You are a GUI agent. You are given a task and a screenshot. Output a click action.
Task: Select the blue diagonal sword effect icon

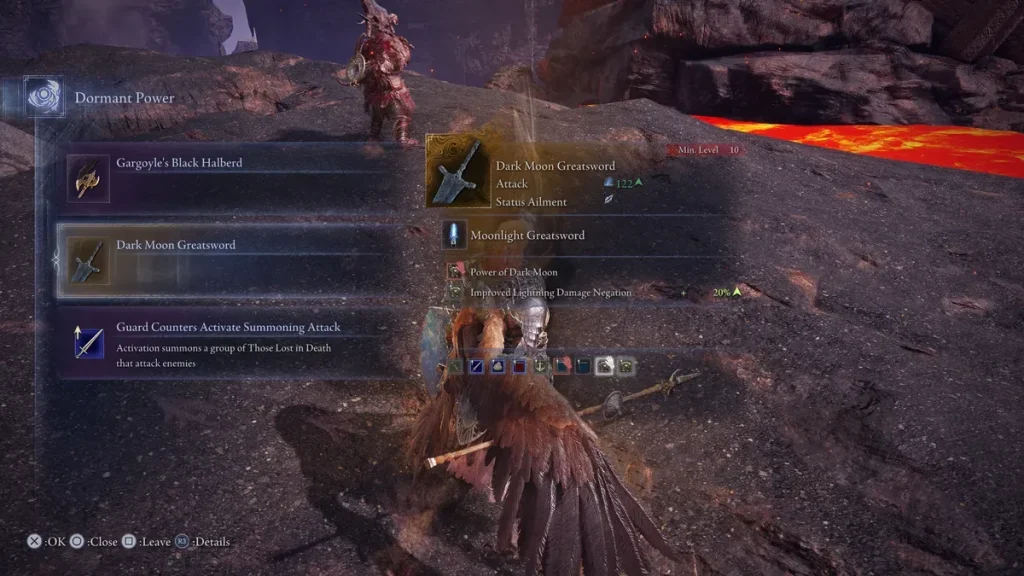point(478,367)
